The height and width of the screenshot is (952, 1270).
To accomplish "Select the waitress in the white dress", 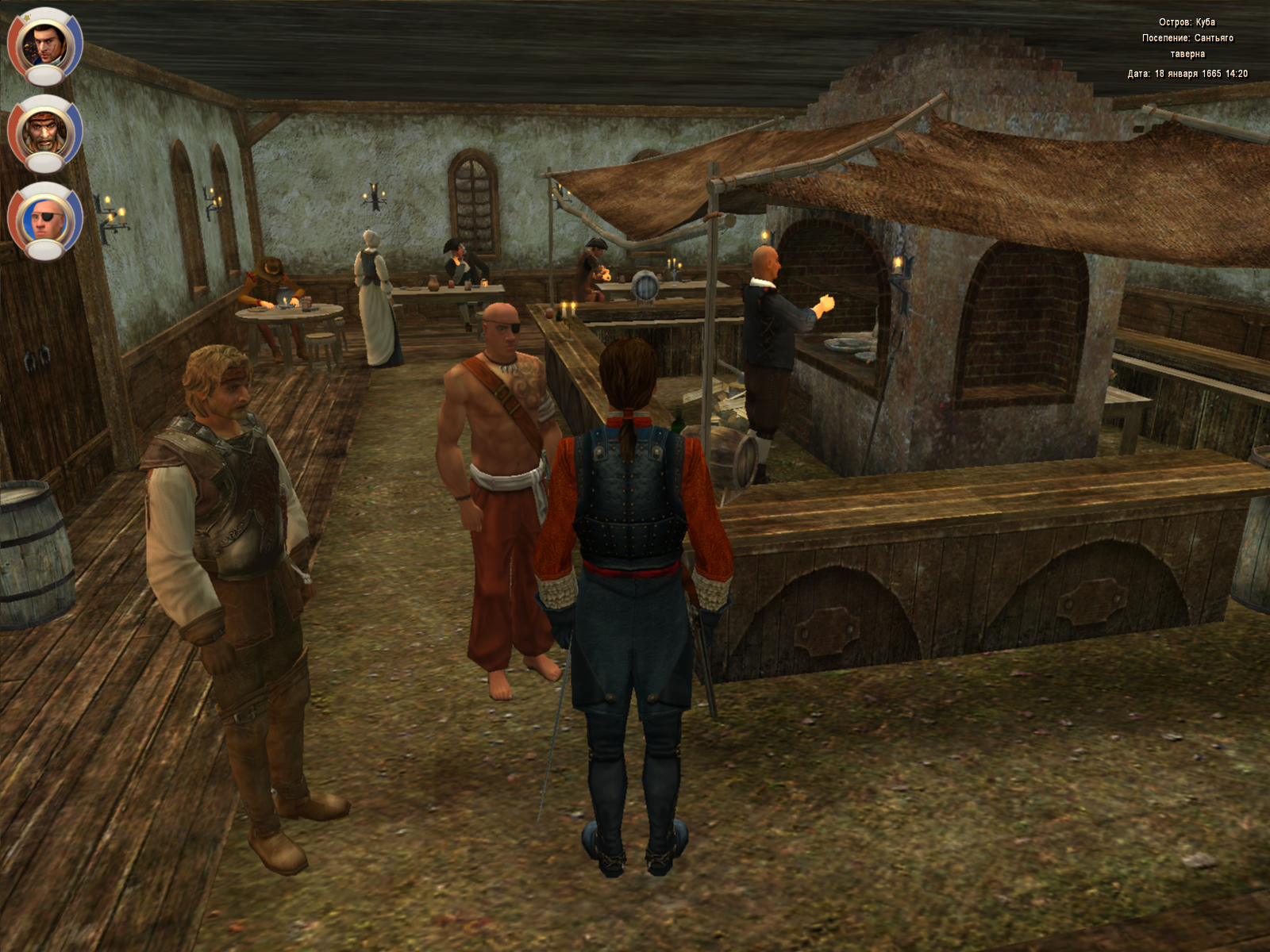I will [x=373, y=309].
